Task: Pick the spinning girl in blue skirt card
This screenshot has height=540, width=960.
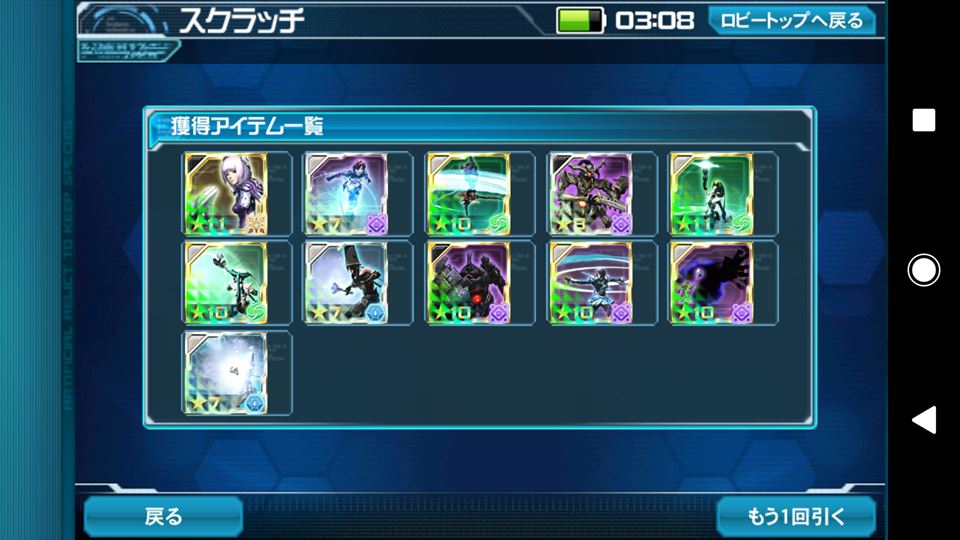Action: (590, 283)
